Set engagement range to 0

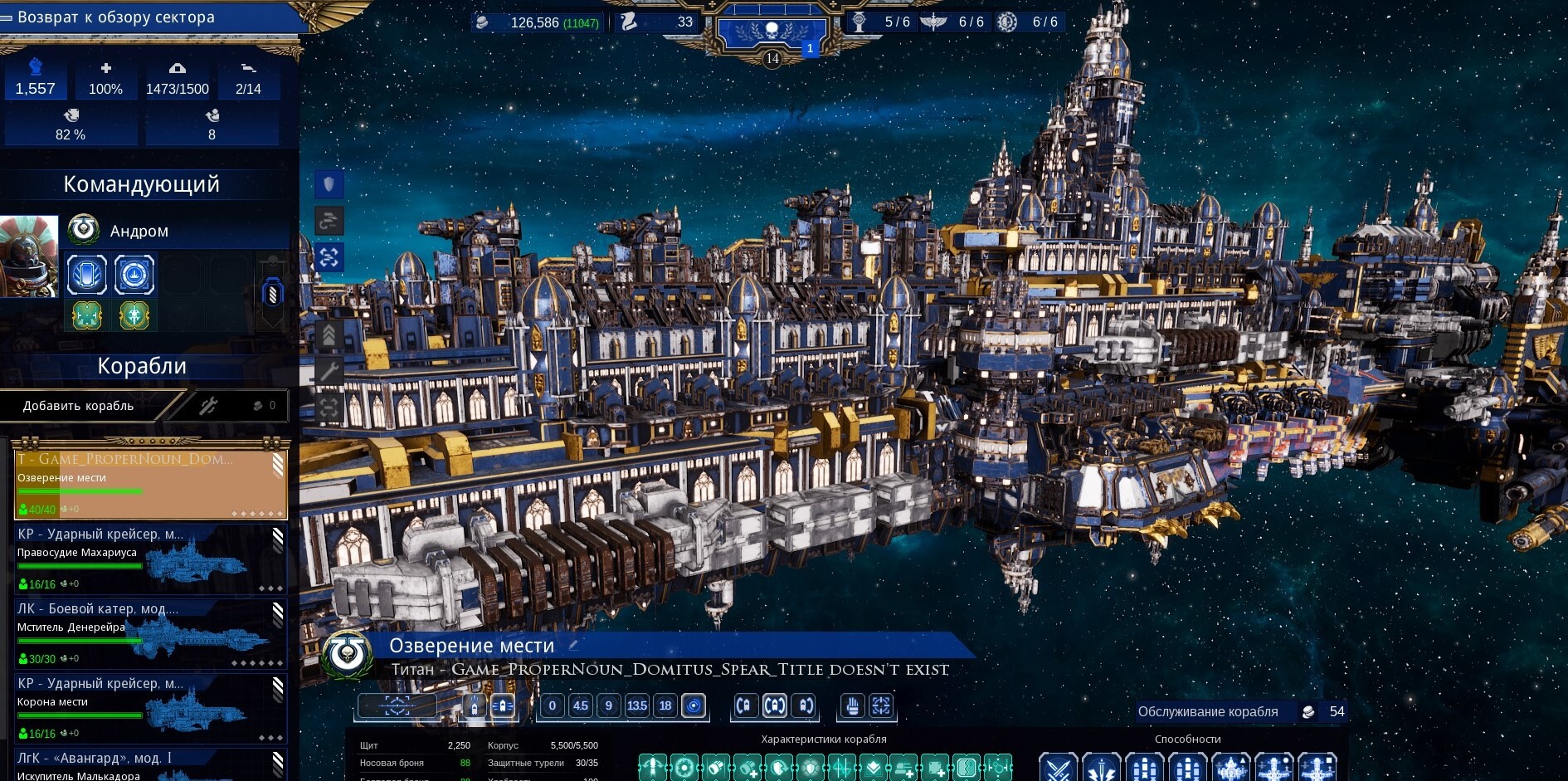pos(553,705)
